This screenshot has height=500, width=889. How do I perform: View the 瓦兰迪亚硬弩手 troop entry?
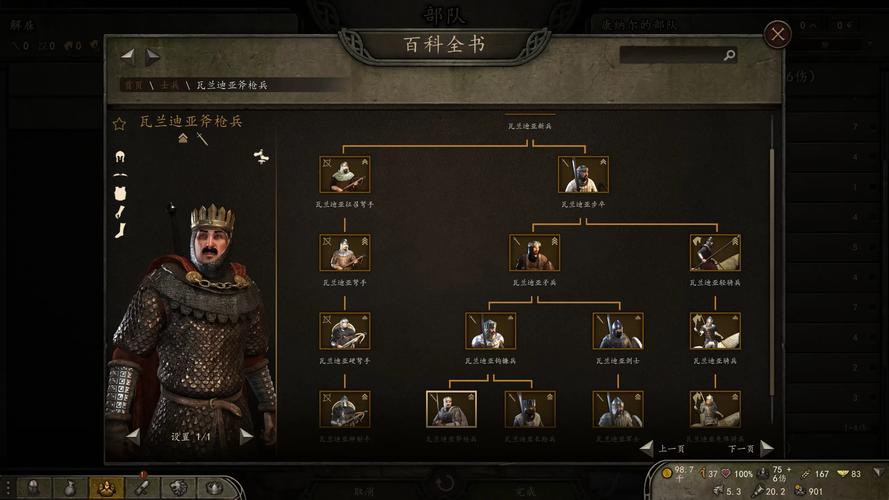pos(344,331)
